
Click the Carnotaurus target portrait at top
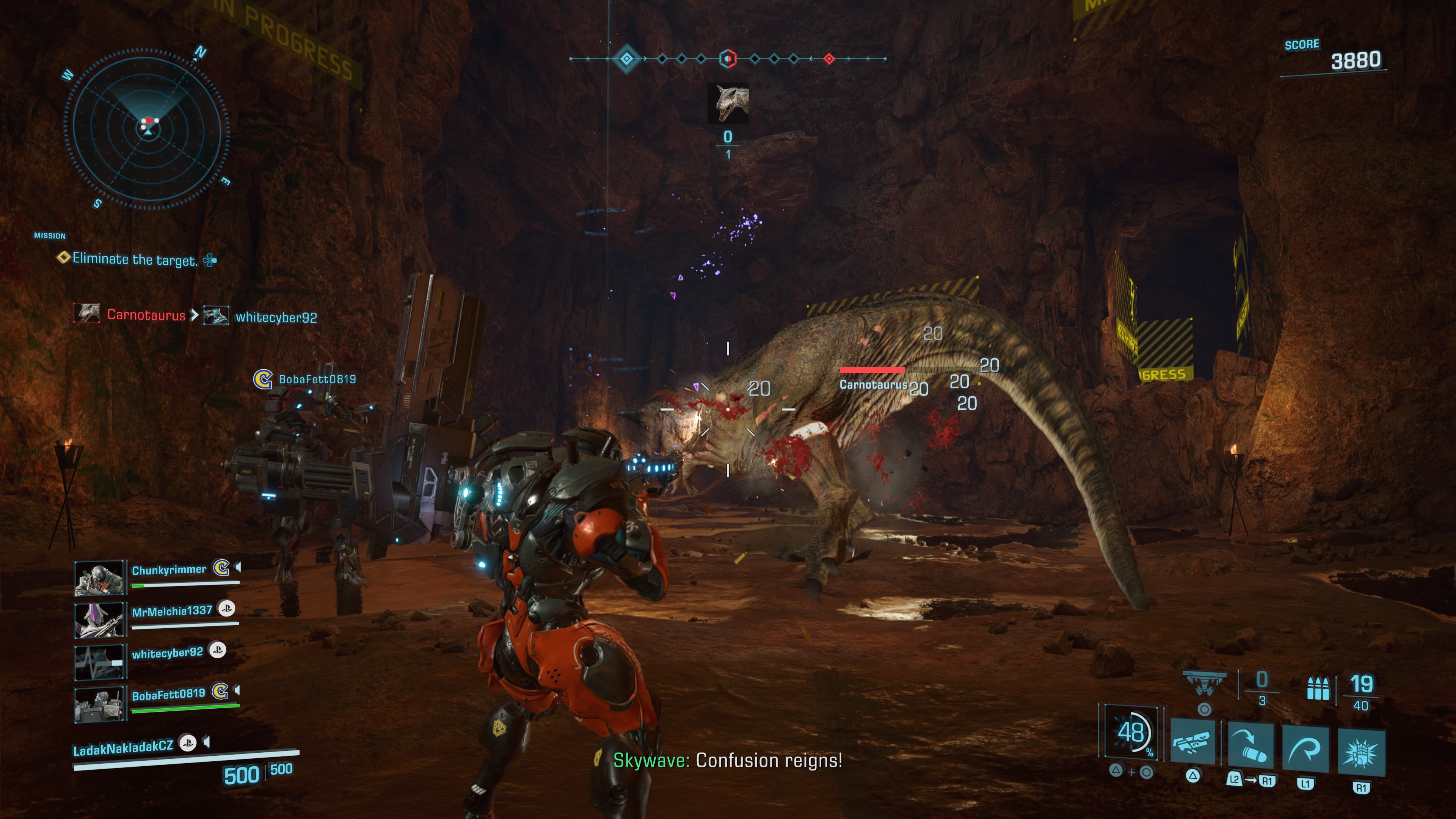click(728, 103)
